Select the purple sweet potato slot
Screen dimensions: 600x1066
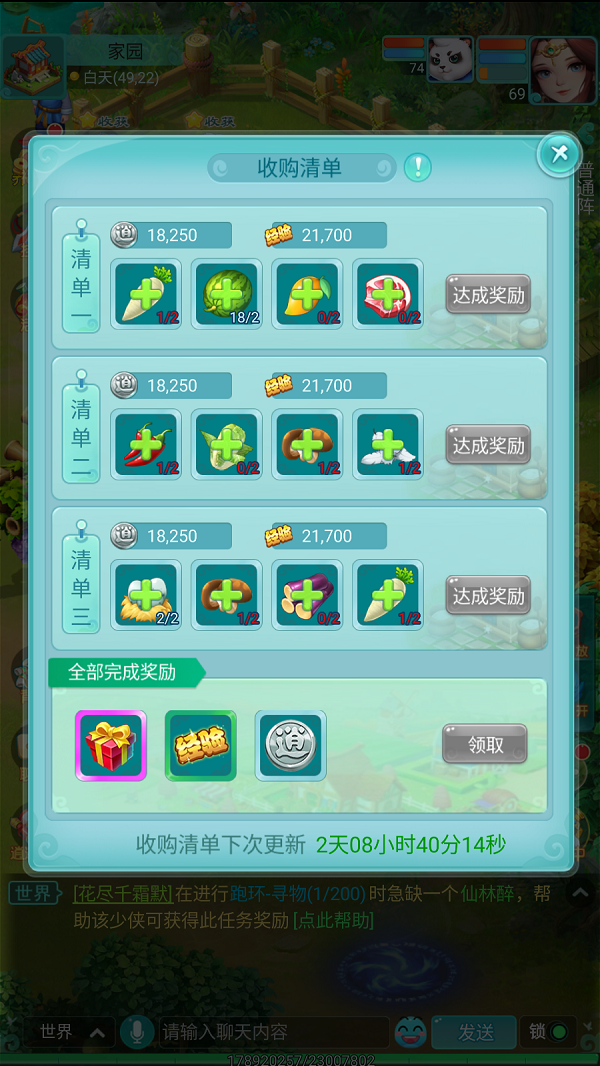[x=307, y=595]
